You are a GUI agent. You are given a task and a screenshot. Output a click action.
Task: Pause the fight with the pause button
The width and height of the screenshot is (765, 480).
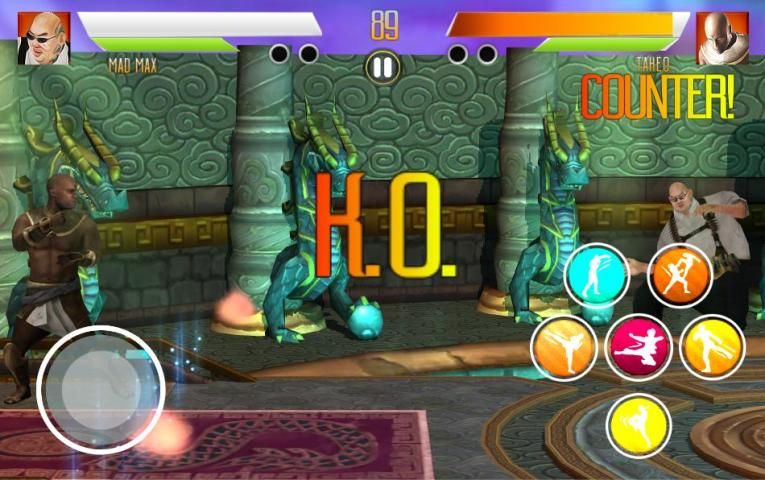point(383,67)
